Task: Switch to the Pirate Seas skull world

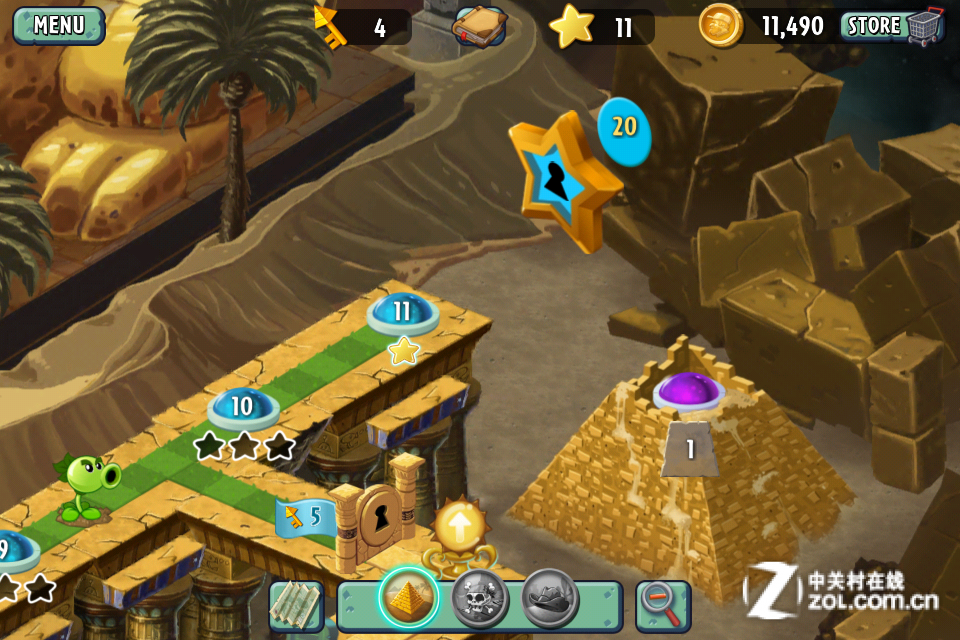Action: tap(480, 600)
